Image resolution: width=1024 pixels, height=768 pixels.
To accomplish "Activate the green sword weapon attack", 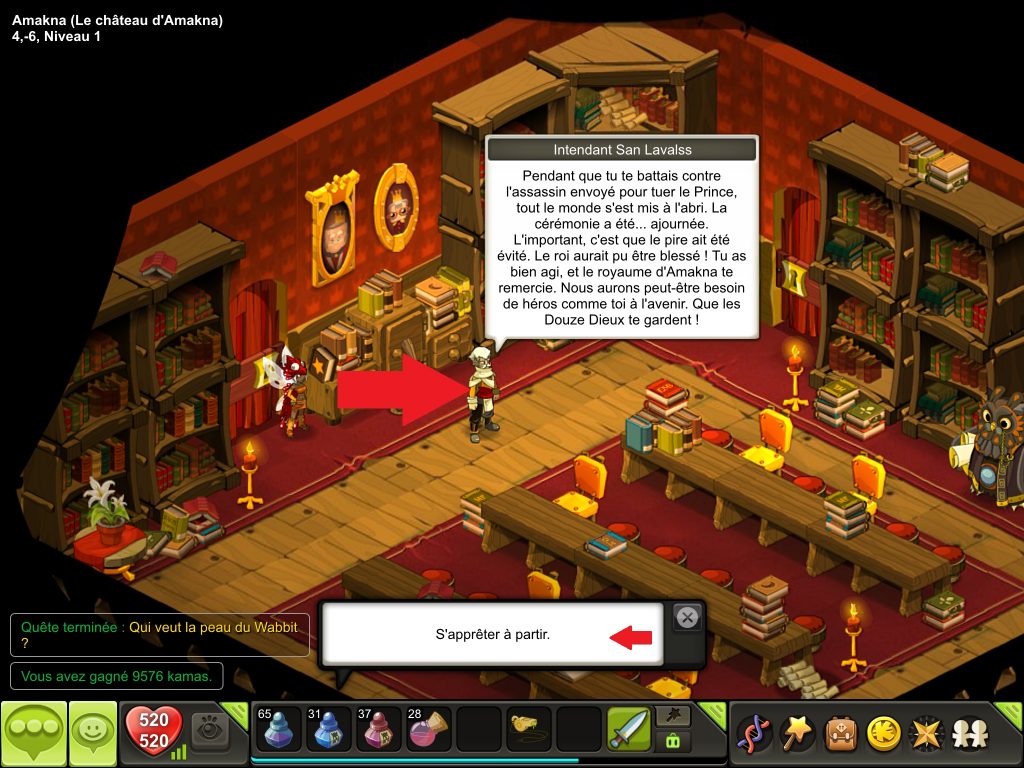I will click(628, 730).
